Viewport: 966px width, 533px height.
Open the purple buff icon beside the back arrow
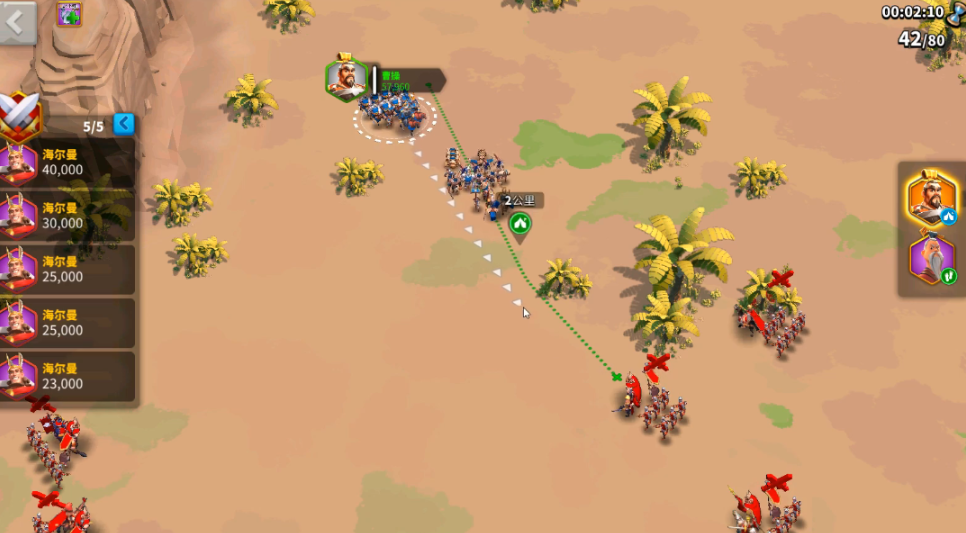tap(69, 13)
